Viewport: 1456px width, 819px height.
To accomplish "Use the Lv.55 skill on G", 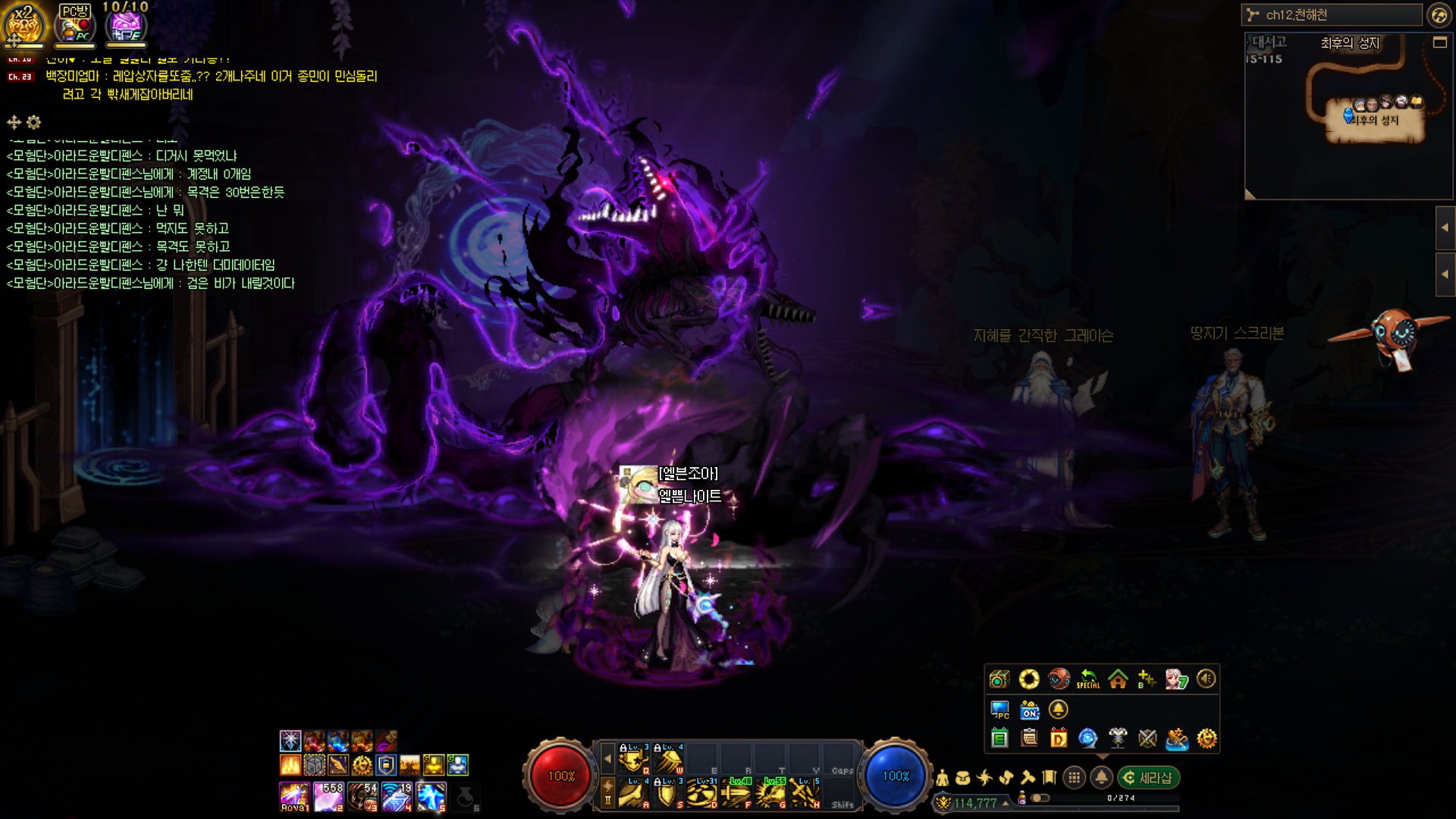I will coord(771,792).
